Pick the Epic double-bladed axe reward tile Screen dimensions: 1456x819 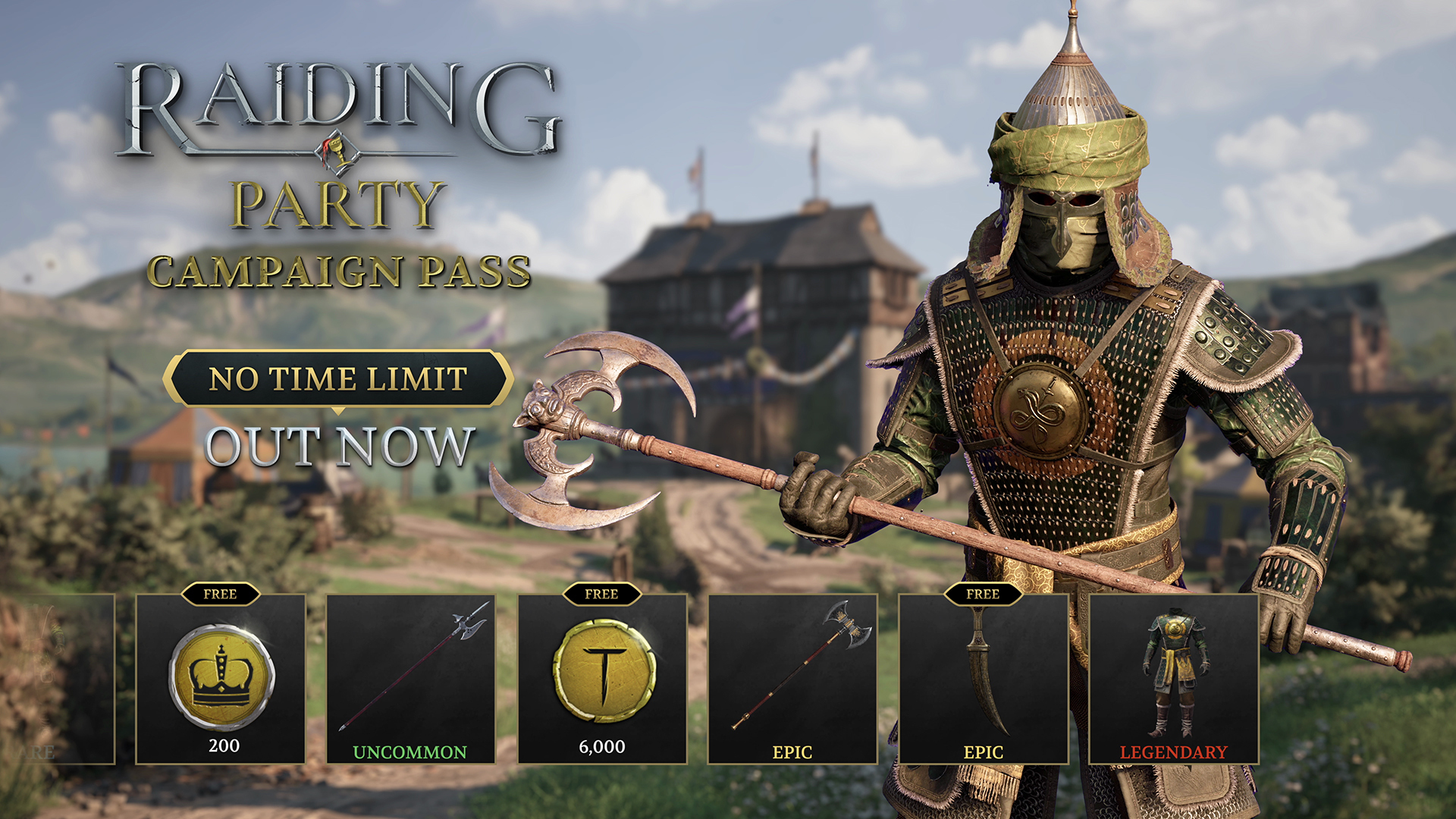coord(792,679)
